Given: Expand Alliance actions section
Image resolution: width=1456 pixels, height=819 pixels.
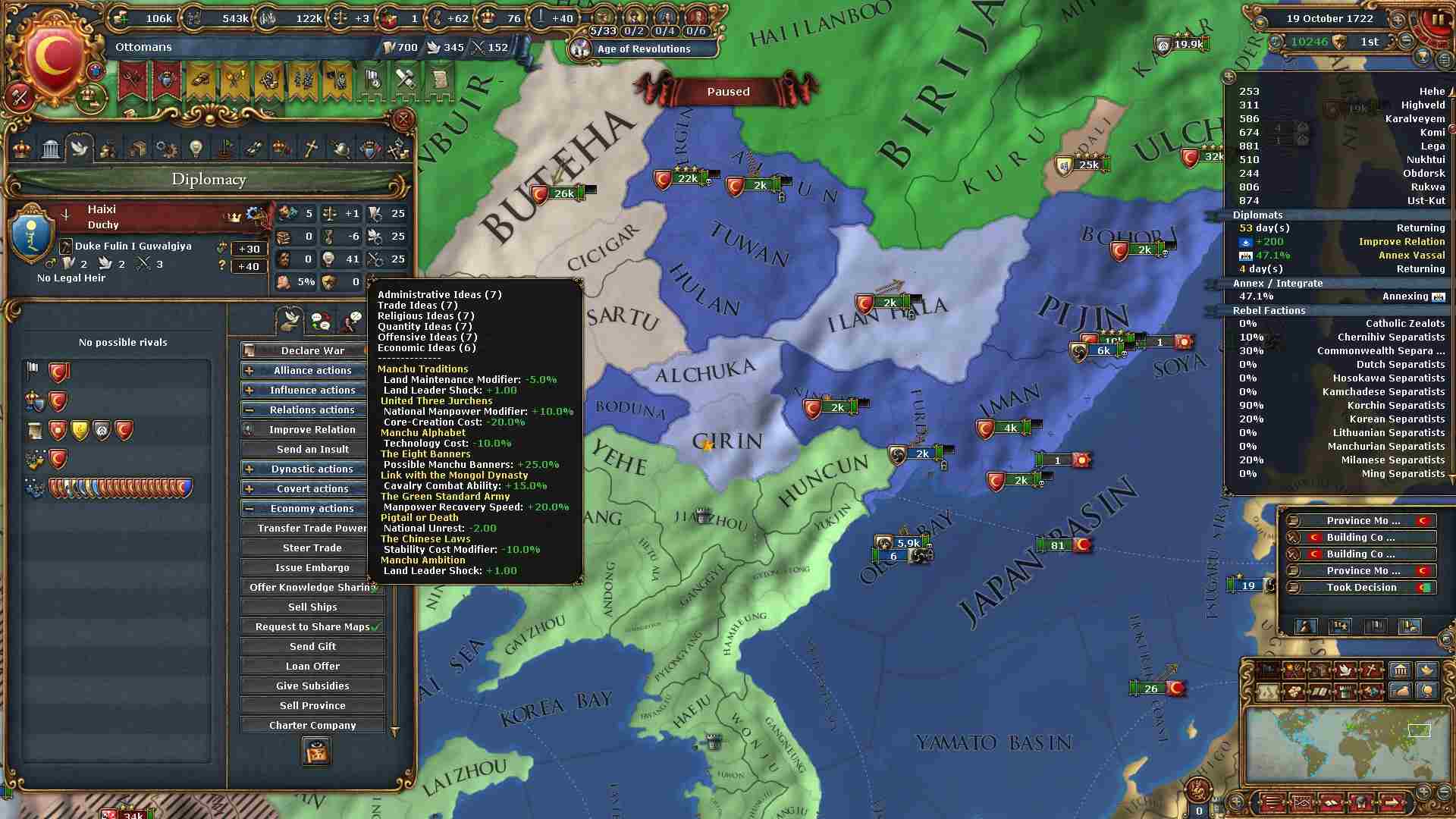Looking at the screenshot, I should coord(312,370).
